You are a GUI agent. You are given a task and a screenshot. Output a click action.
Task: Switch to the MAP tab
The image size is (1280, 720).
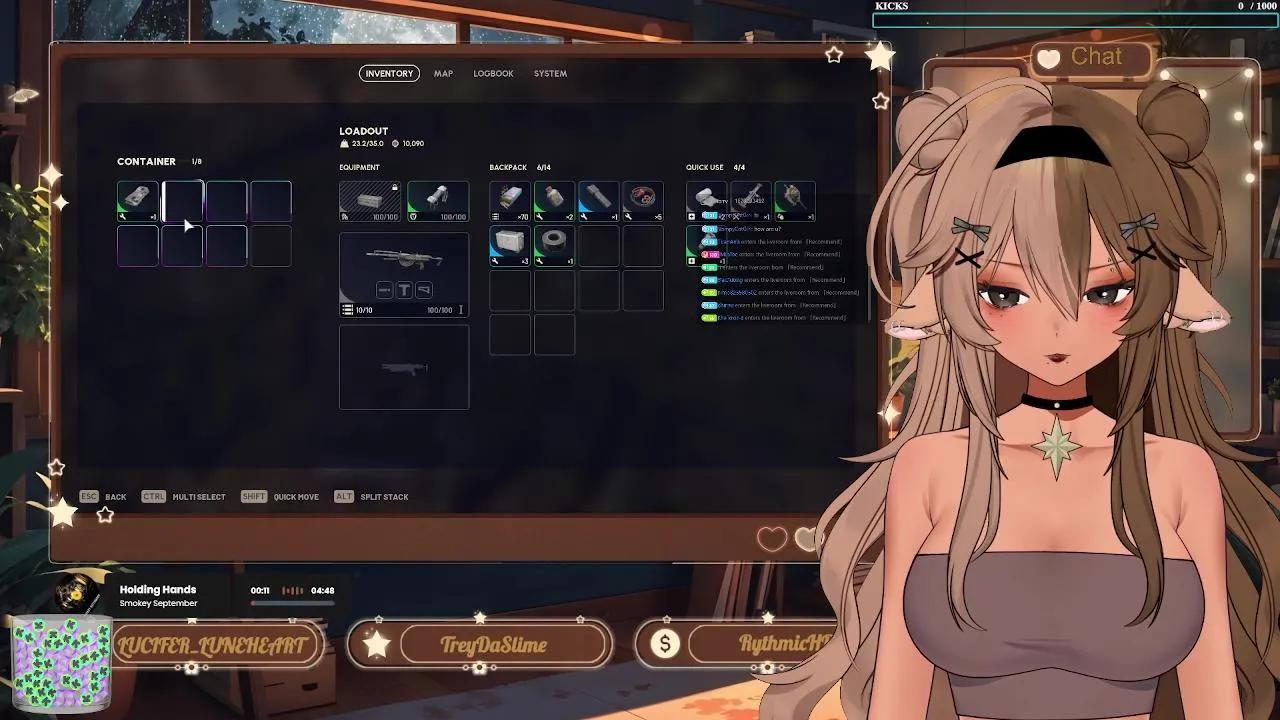[x=443, y=73]
